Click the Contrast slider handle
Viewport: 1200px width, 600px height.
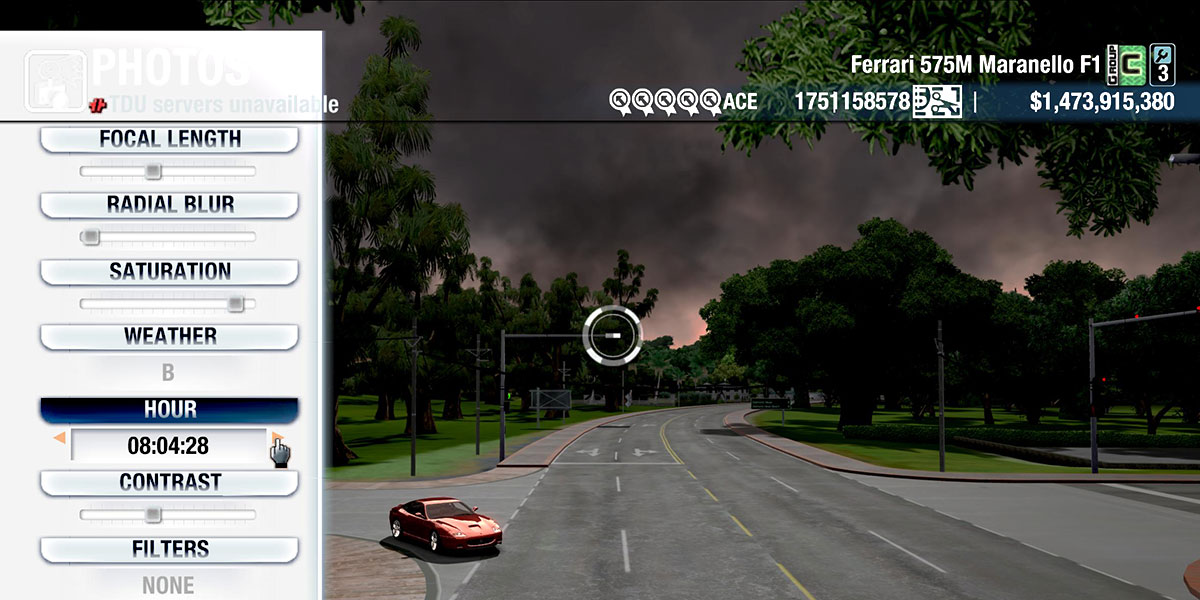pyautogui.click(x=152, y=515)
